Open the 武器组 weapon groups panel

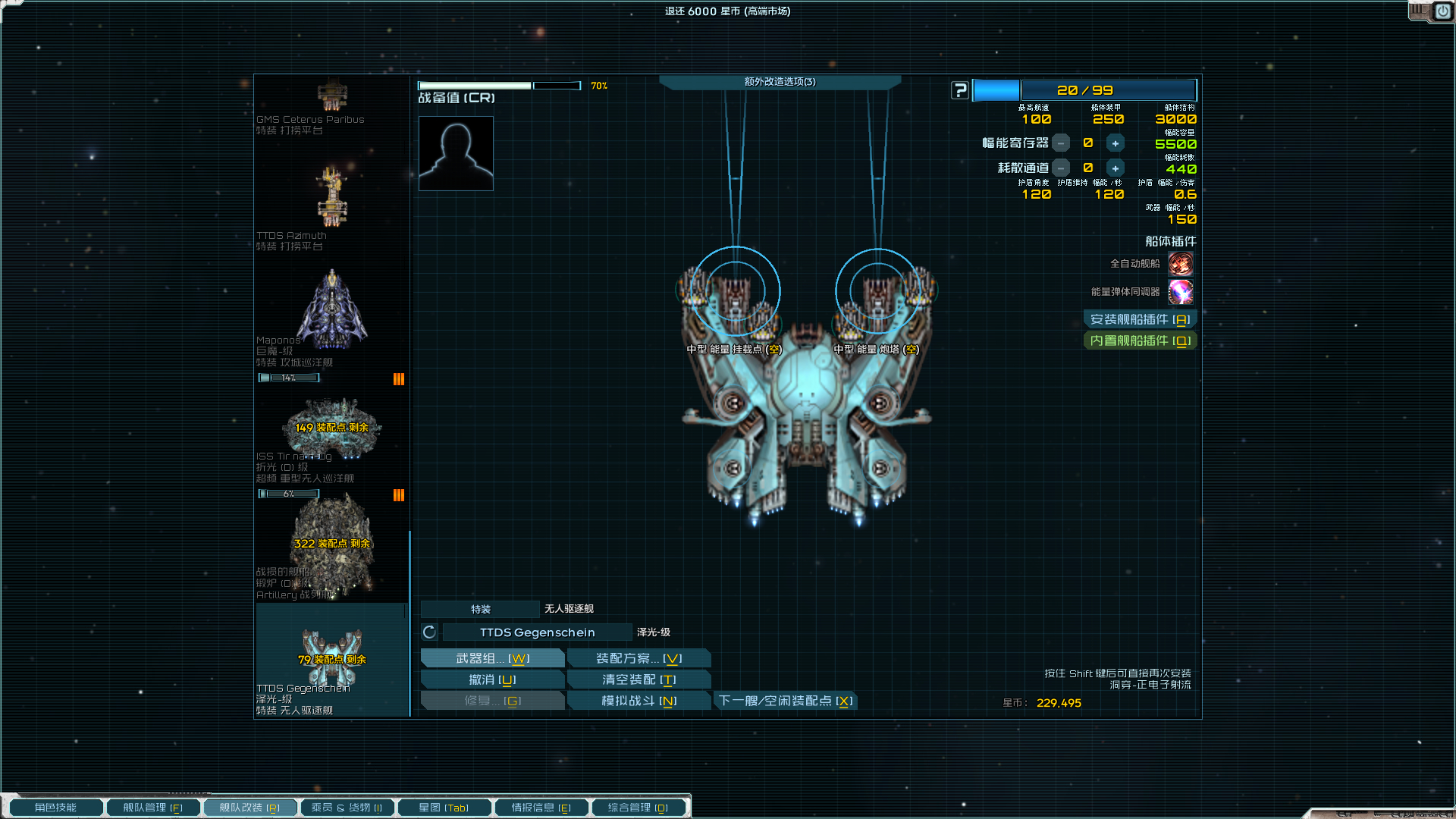click(x=492, y=658)
